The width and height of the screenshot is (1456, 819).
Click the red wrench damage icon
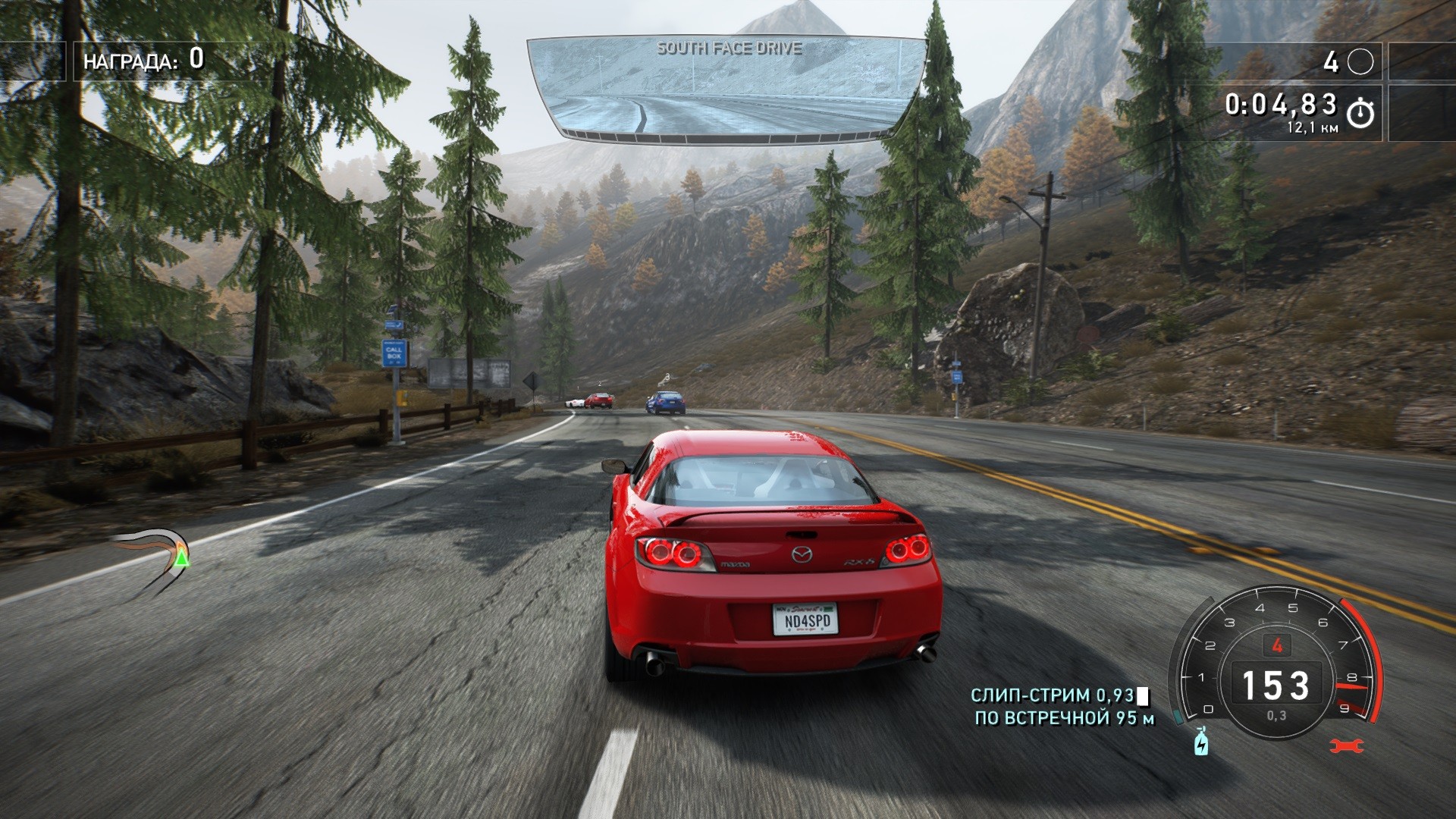1347,746
